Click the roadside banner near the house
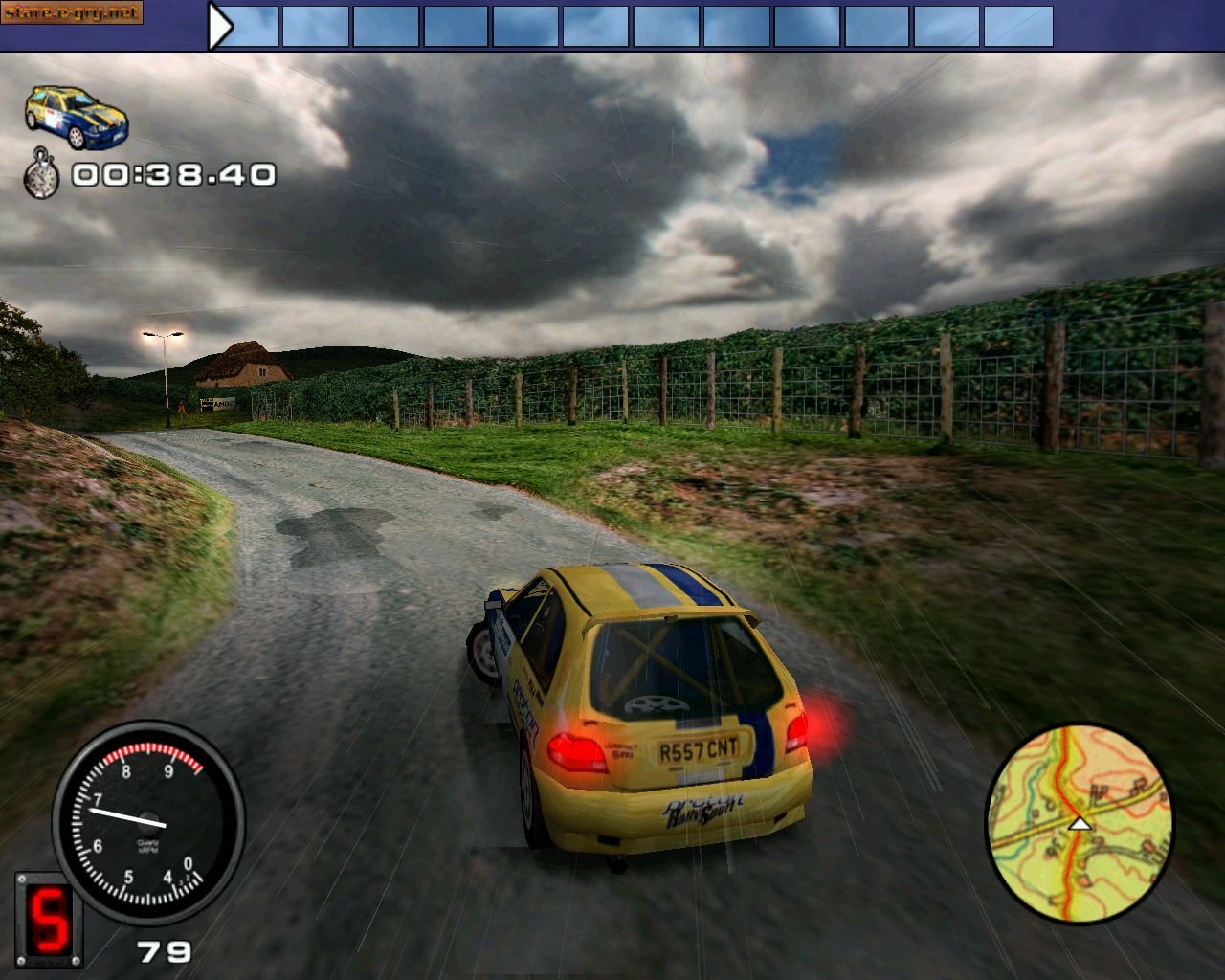This screenshot has height=980, width=1225. point(216,404)
